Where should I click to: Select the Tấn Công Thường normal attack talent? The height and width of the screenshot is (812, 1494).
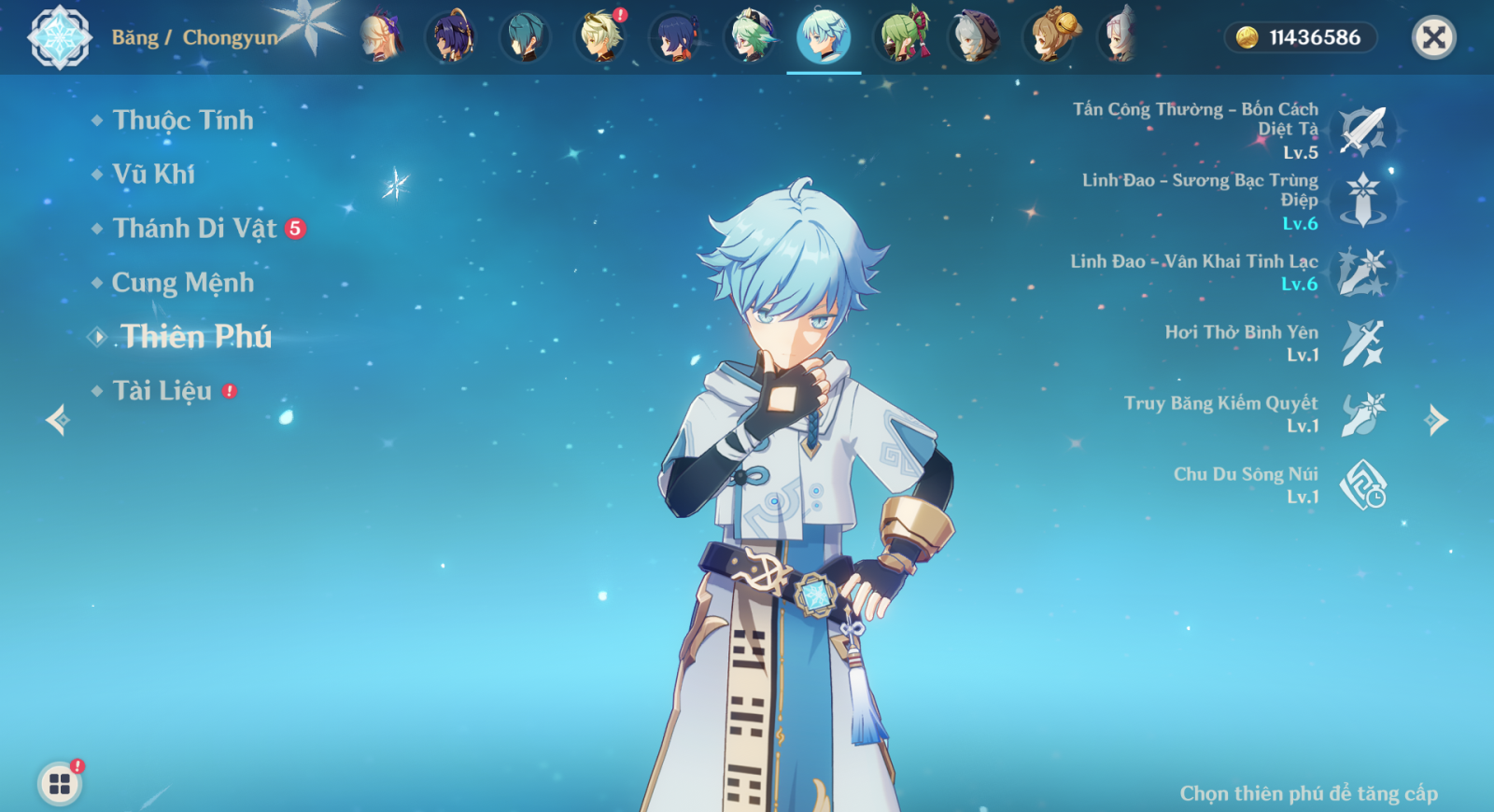1362,131
